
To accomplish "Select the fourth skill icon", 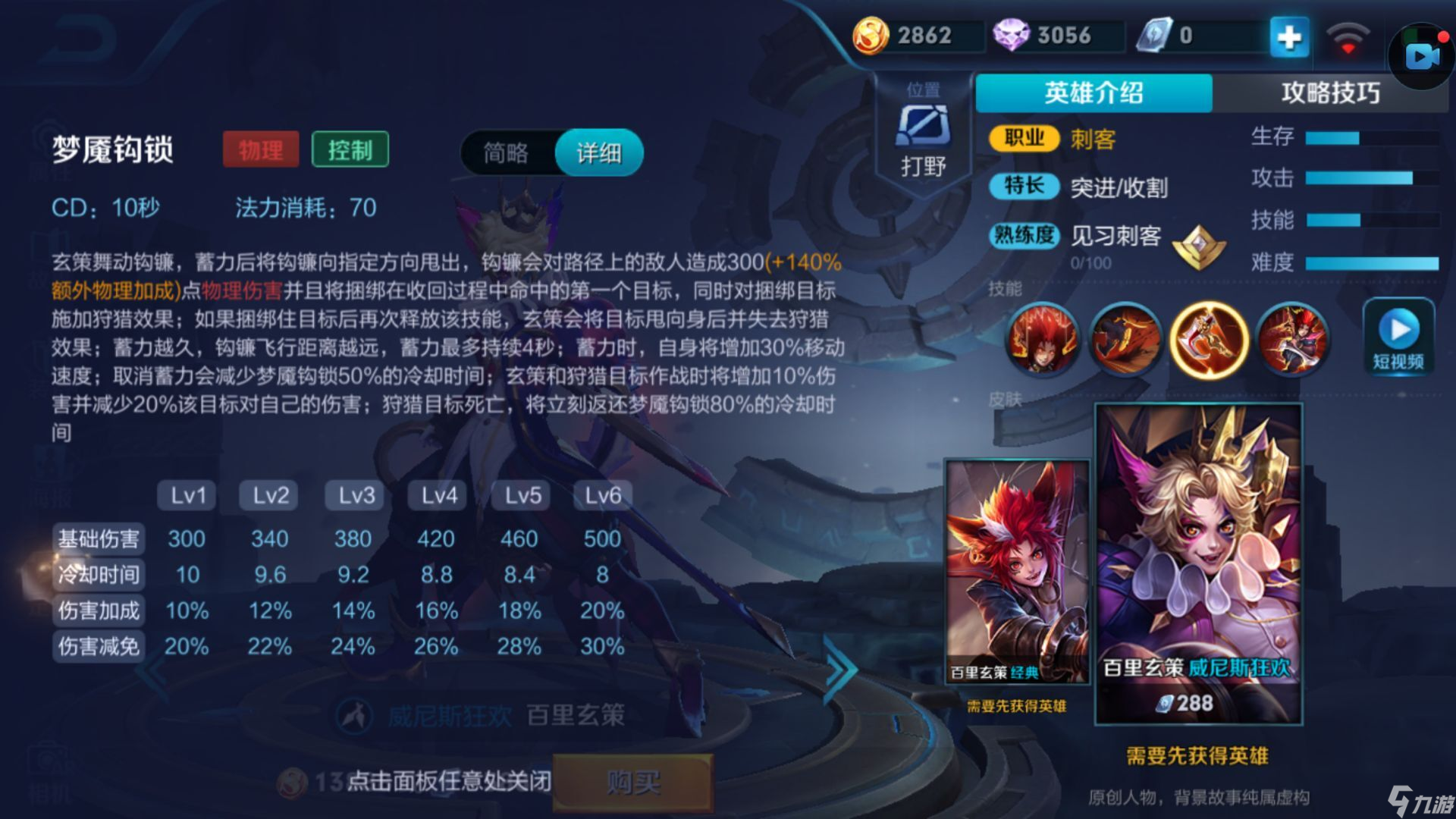I will click(x=1292, y=340).
